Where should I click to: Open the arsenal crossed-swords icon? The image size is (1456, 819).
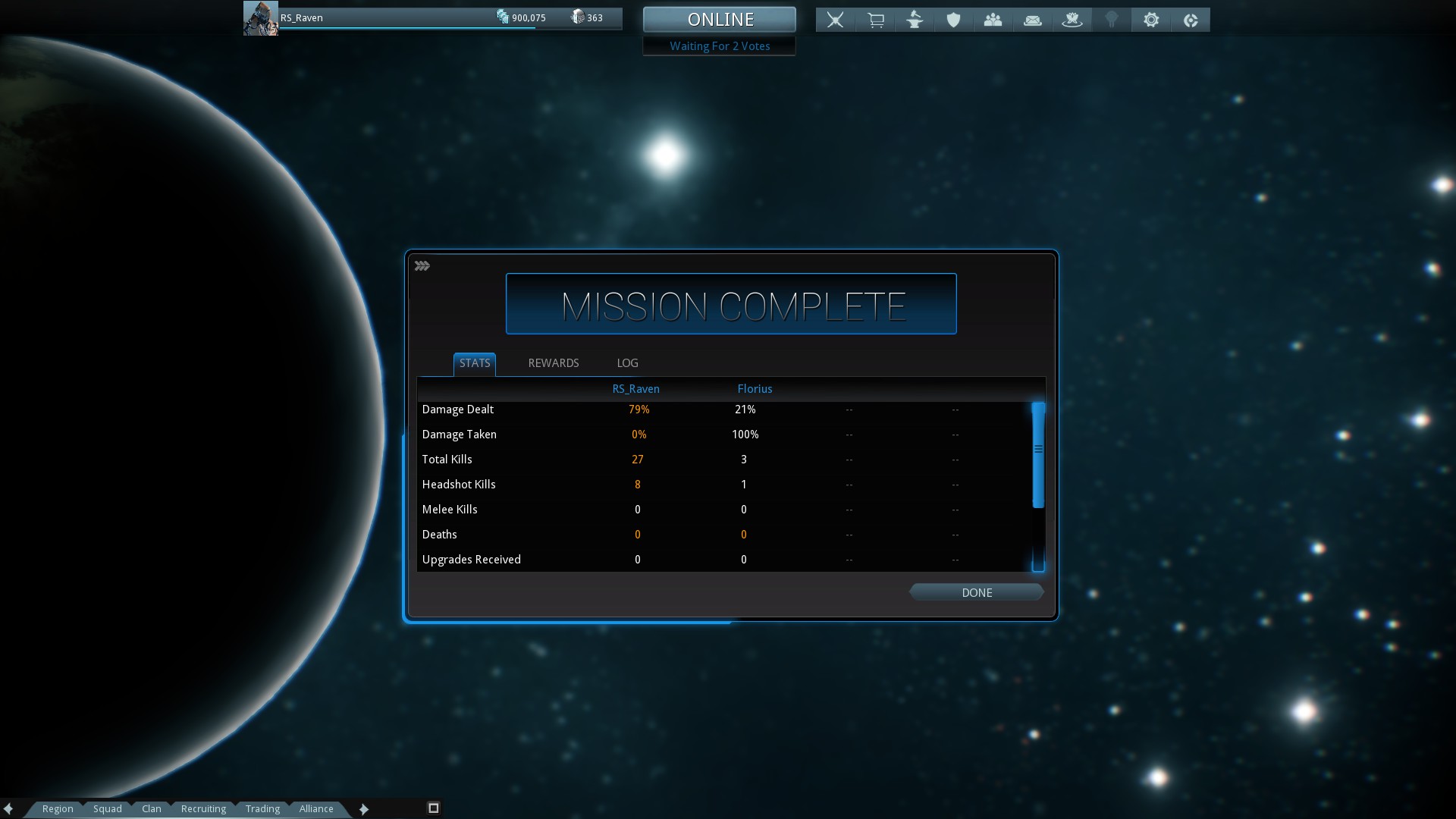coord(835,20)
